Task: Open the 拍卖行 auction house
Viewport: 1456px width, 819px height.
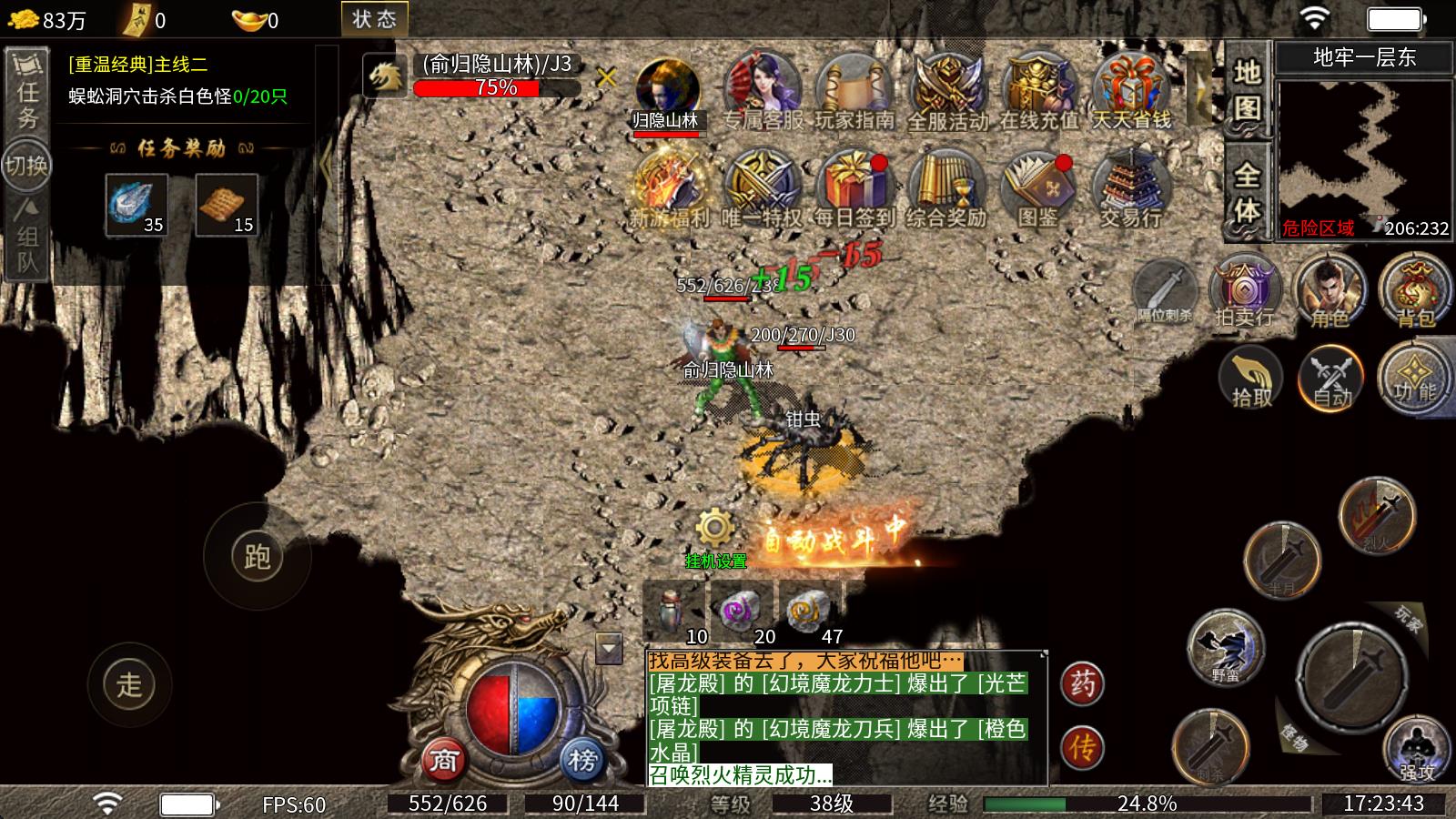Action: pyautogui.click(x=1244, y=291)
